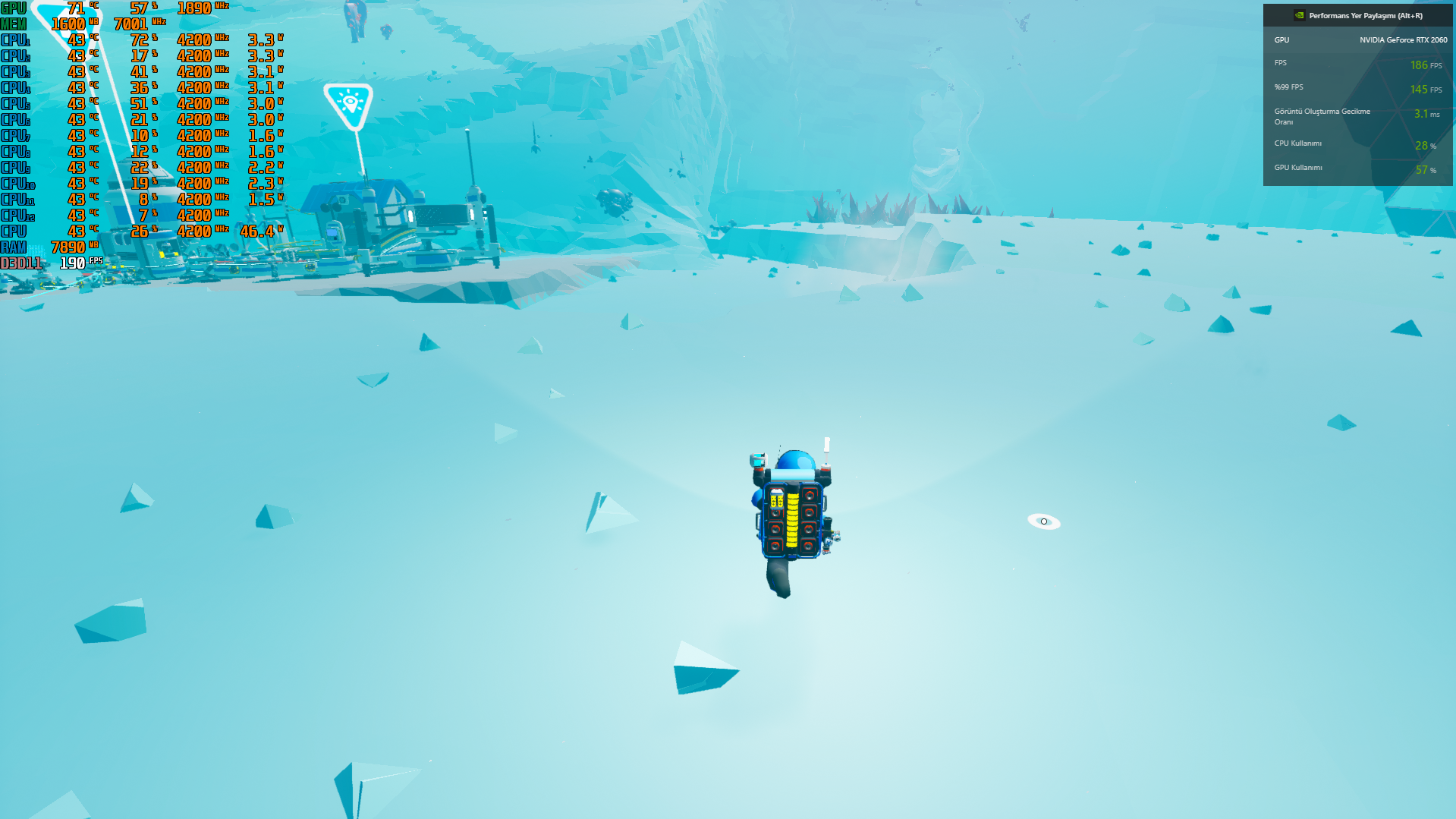Click the white research bubble on the ice plain
1456x819 pixels.
coord(1045,521)
